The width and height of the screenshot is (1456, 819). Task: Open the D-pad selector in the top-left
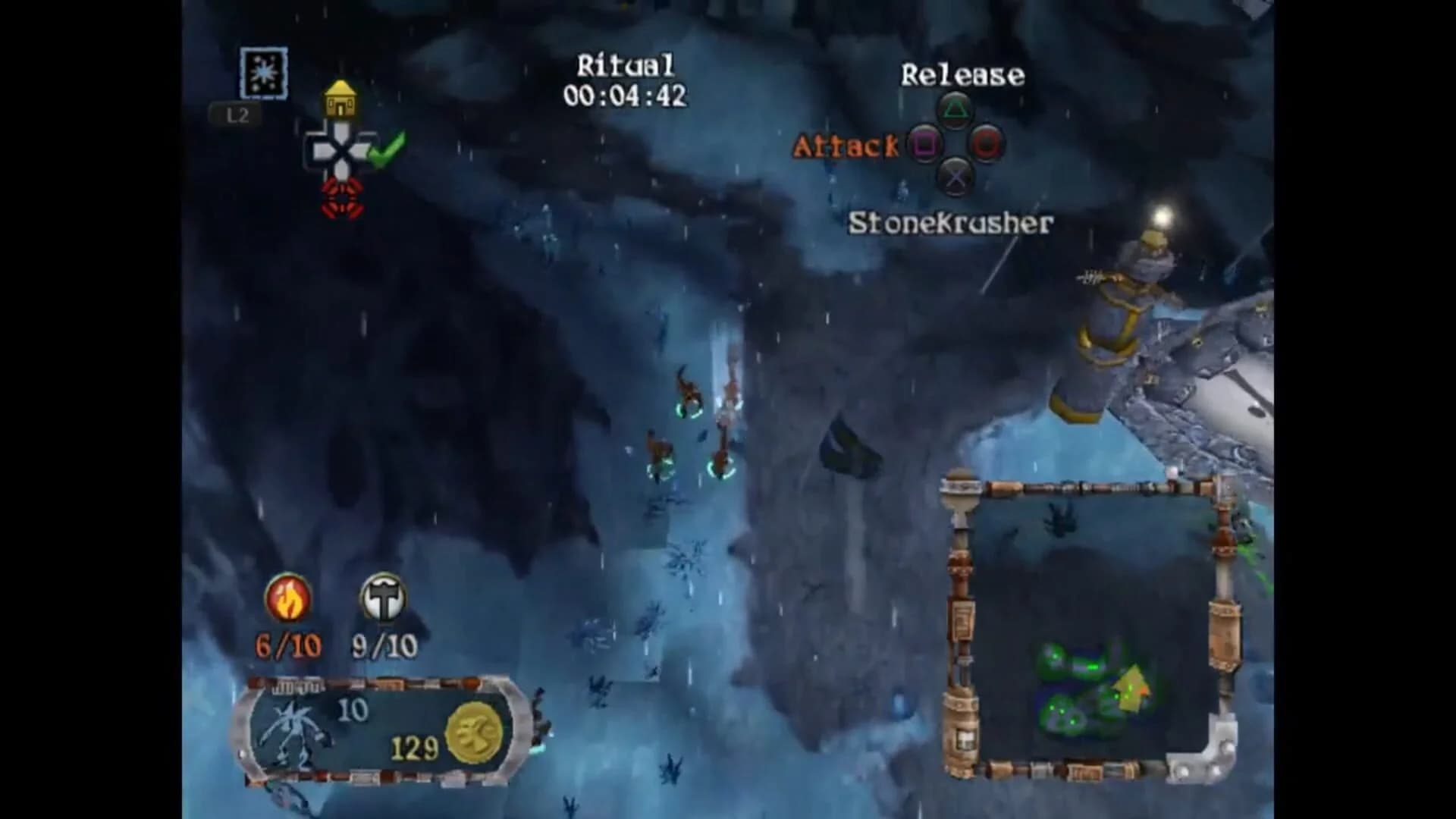[x=342, y=152]
